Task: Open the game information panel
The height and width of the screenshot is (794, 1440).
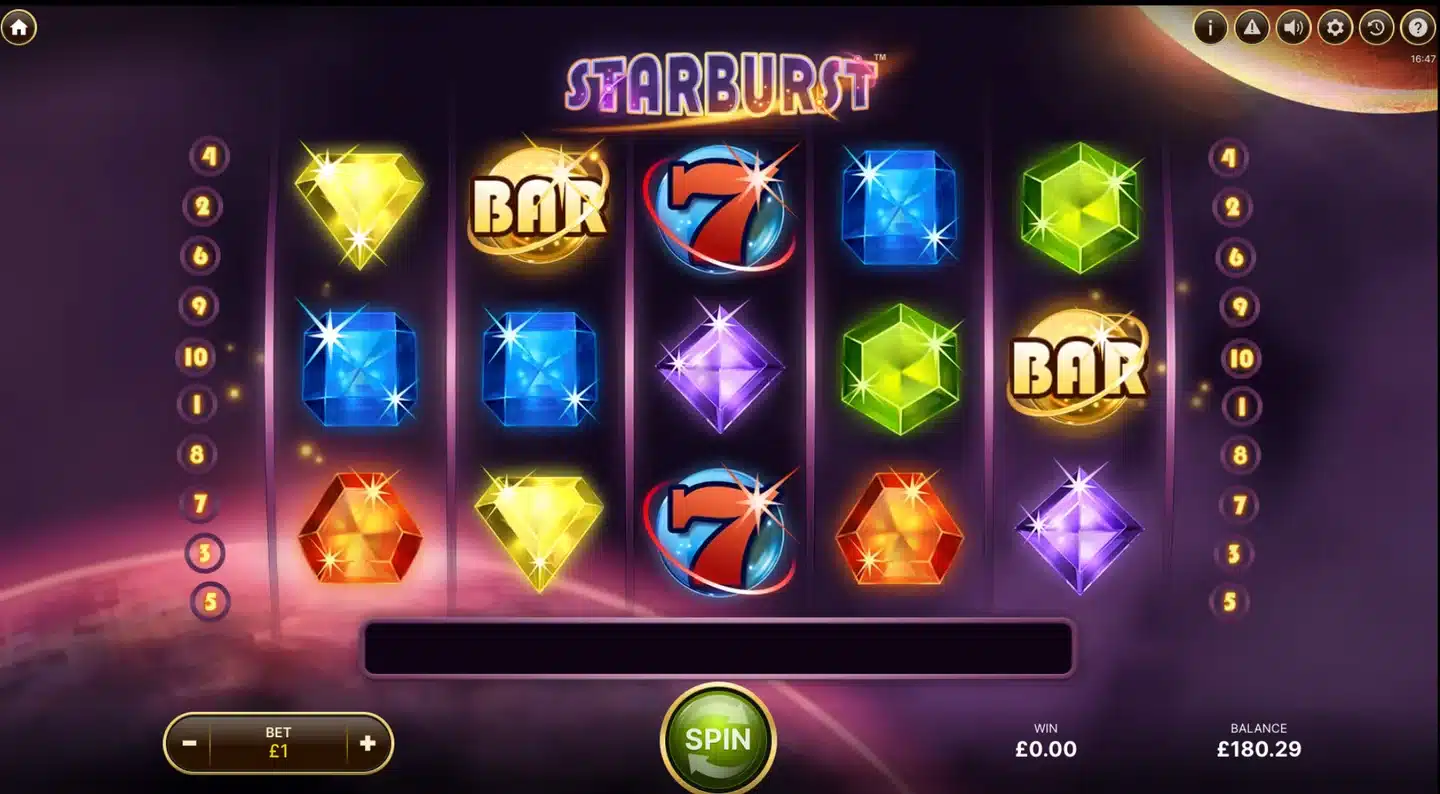Action: click(x=1209, y=29)
